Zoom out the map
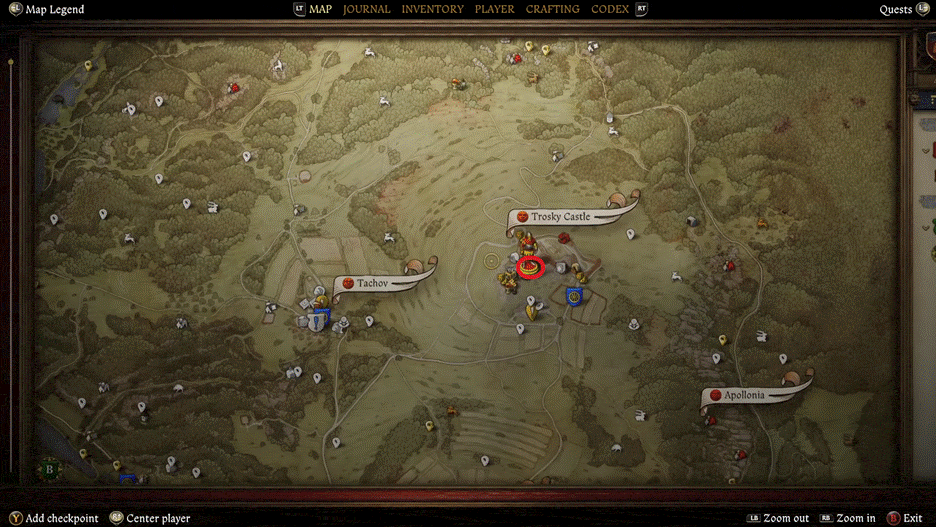This screenshot has height=527, width=936. (x=786, y=518)
